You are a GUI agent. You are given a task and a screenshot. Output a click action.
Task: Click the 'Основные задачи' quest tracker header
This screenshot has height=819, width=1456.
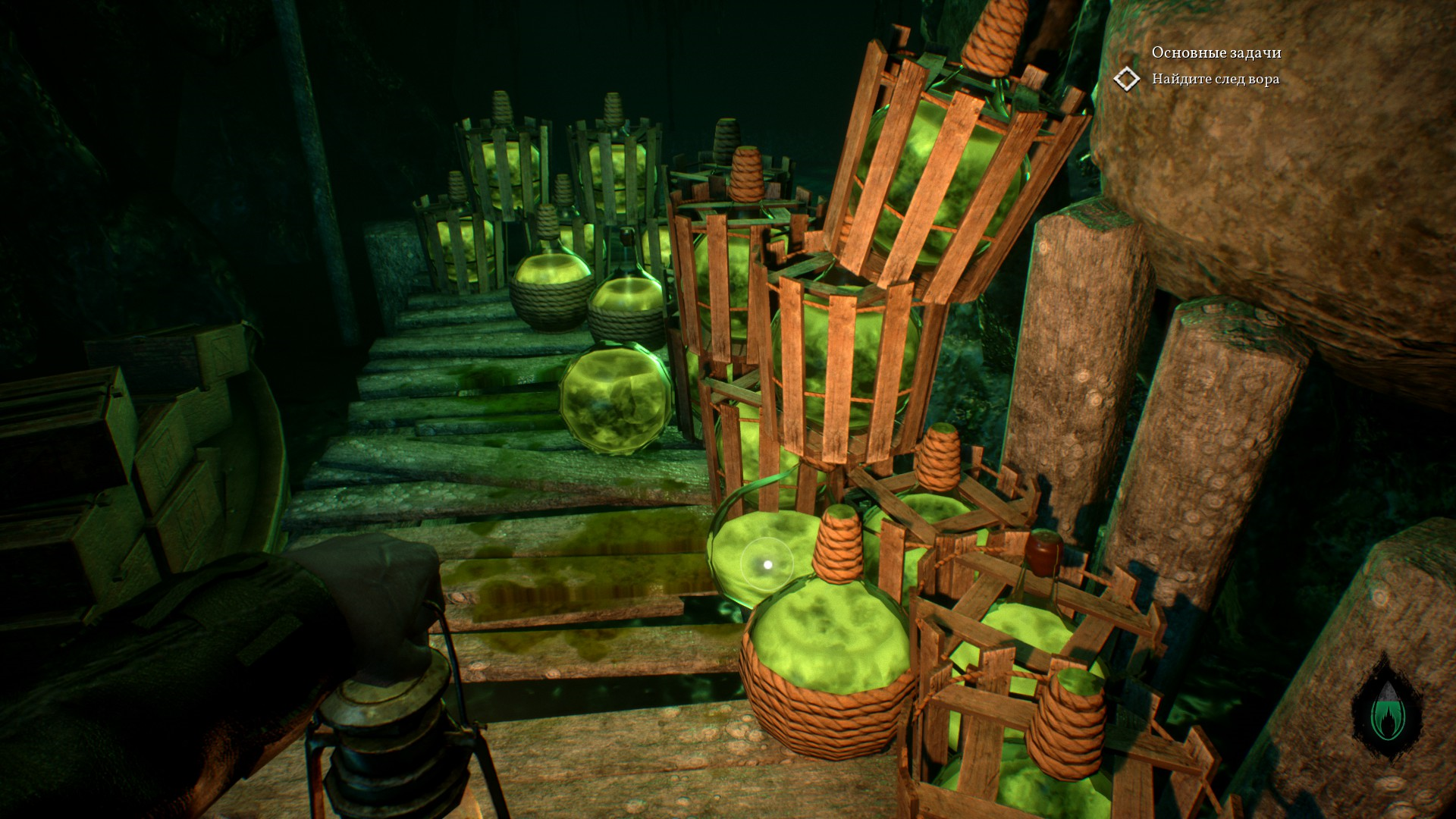[1216, 52]
